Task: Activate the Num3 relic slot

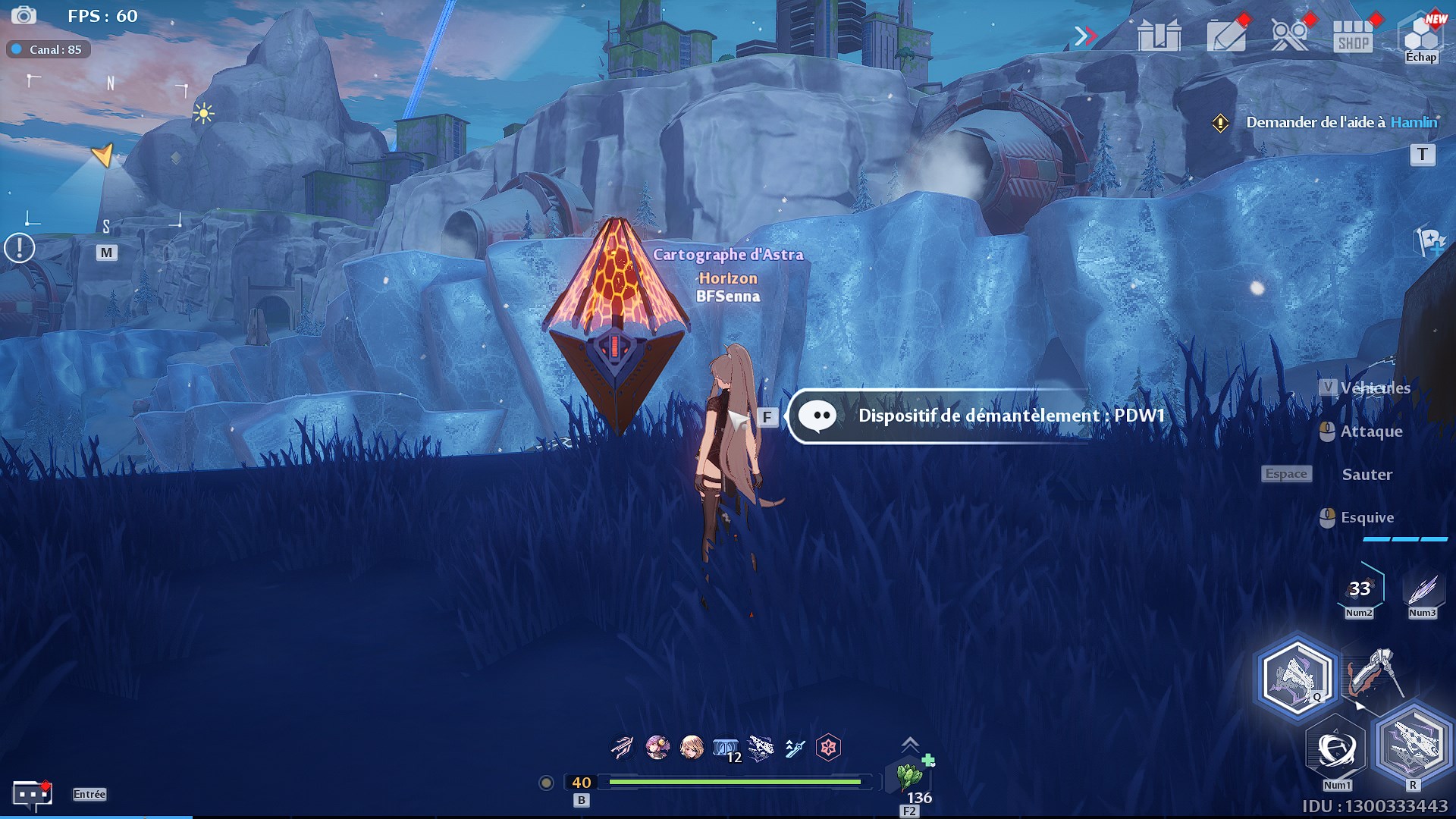Action: [x=1423, y=589]
